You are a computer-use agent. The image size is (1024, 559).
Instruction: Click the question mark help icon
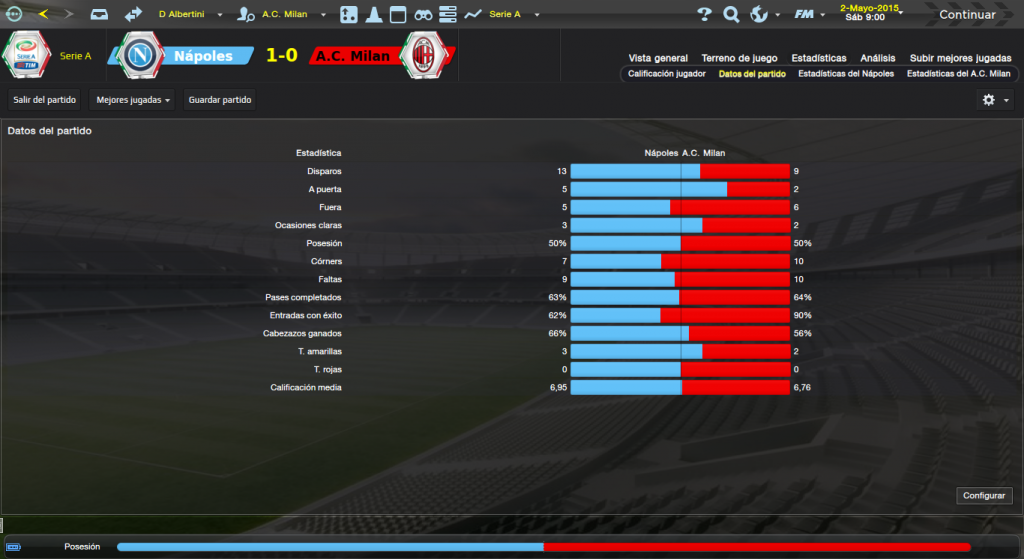(704, 15)
